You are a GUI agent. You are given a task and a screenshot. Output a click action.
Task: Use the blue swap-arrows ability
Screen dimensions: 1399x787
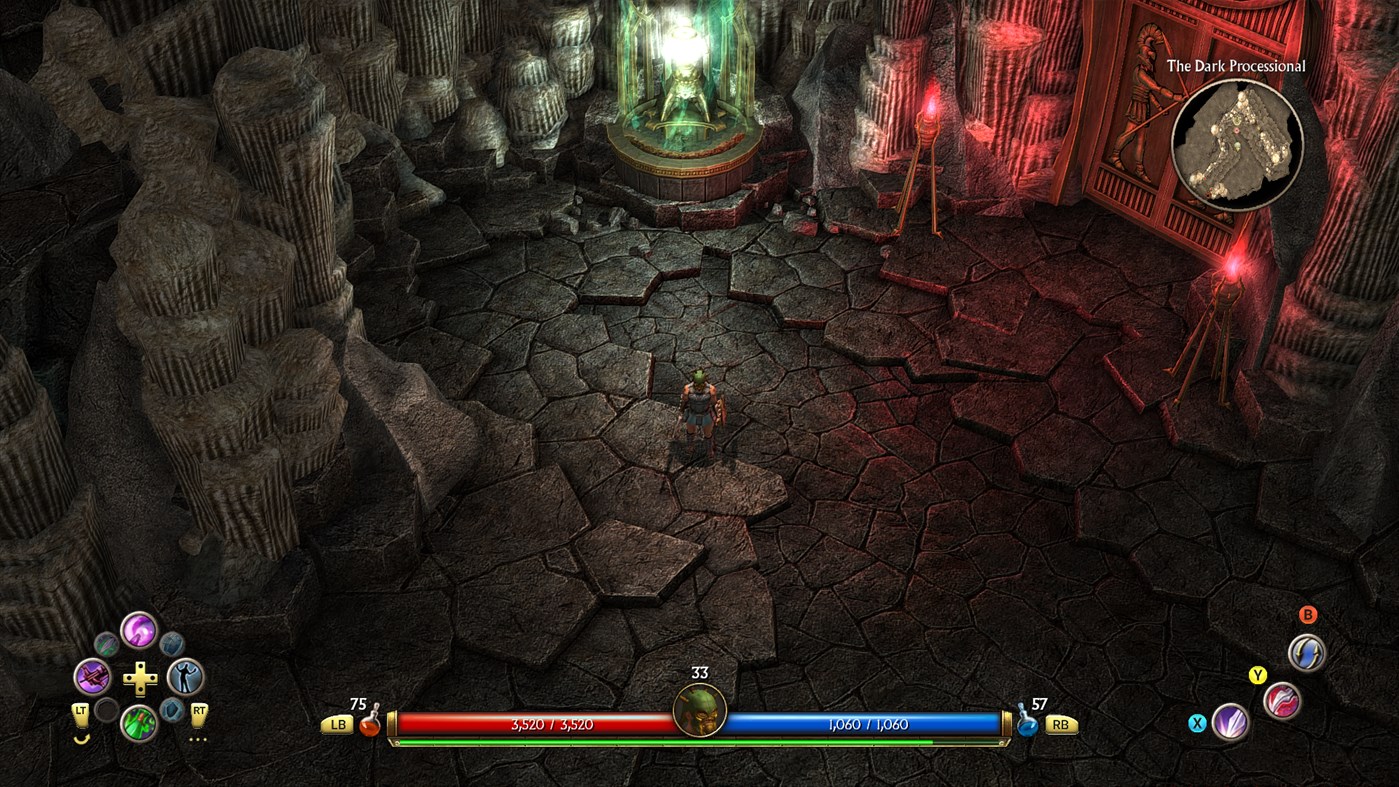(x=1306, y=653)
